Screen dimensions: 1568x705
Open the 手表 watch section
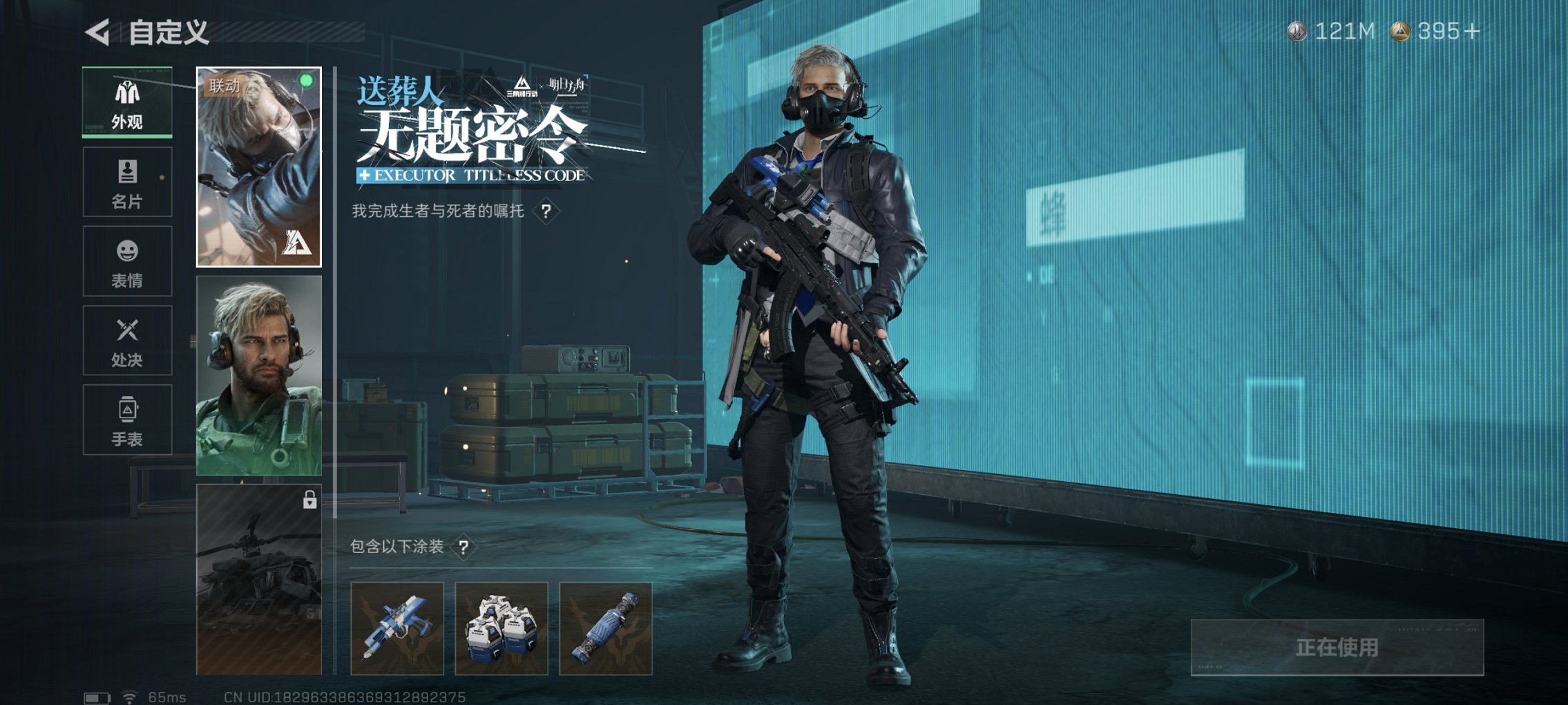tap(127, 419)
